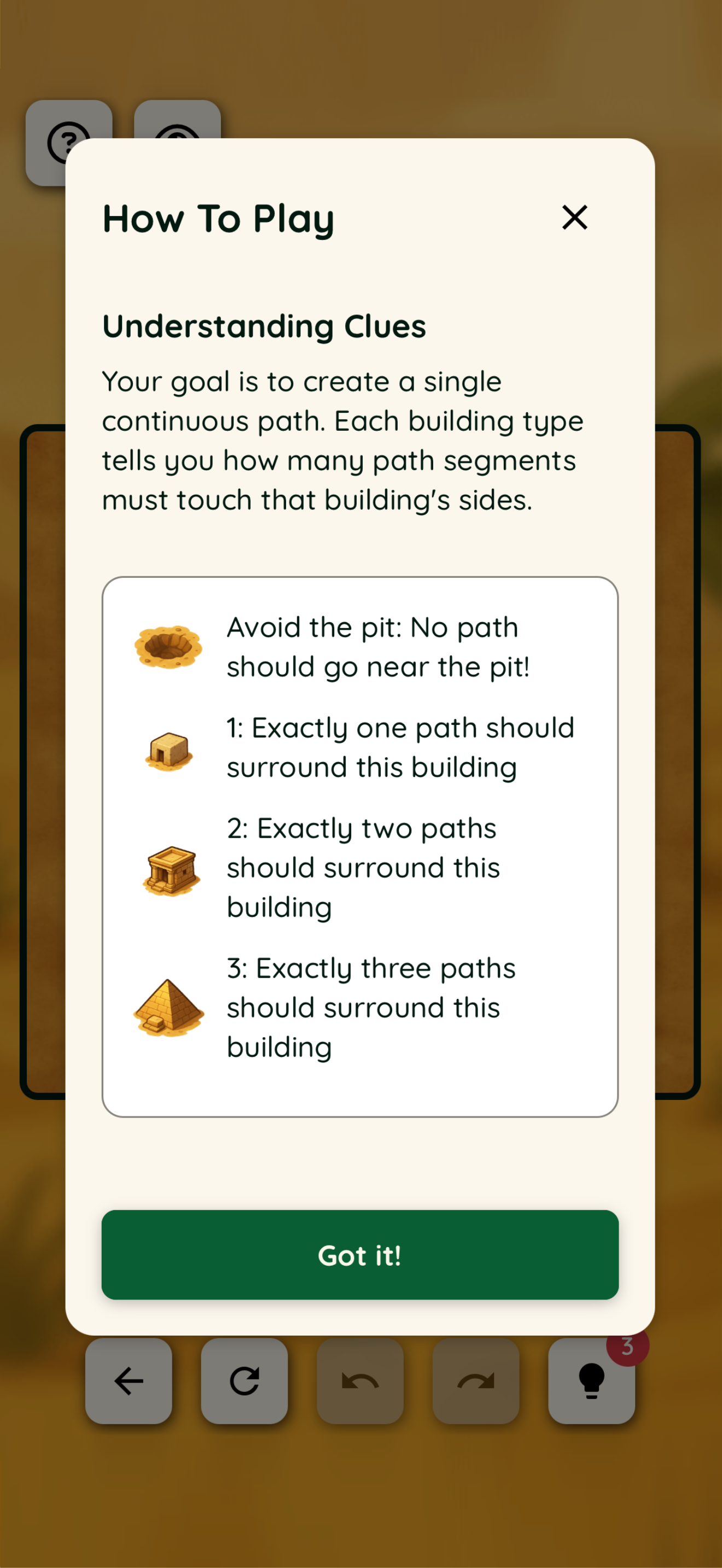Tap the back arrow navigation icon
This screenshot has width=722, height=1568.
(129, 1380)
